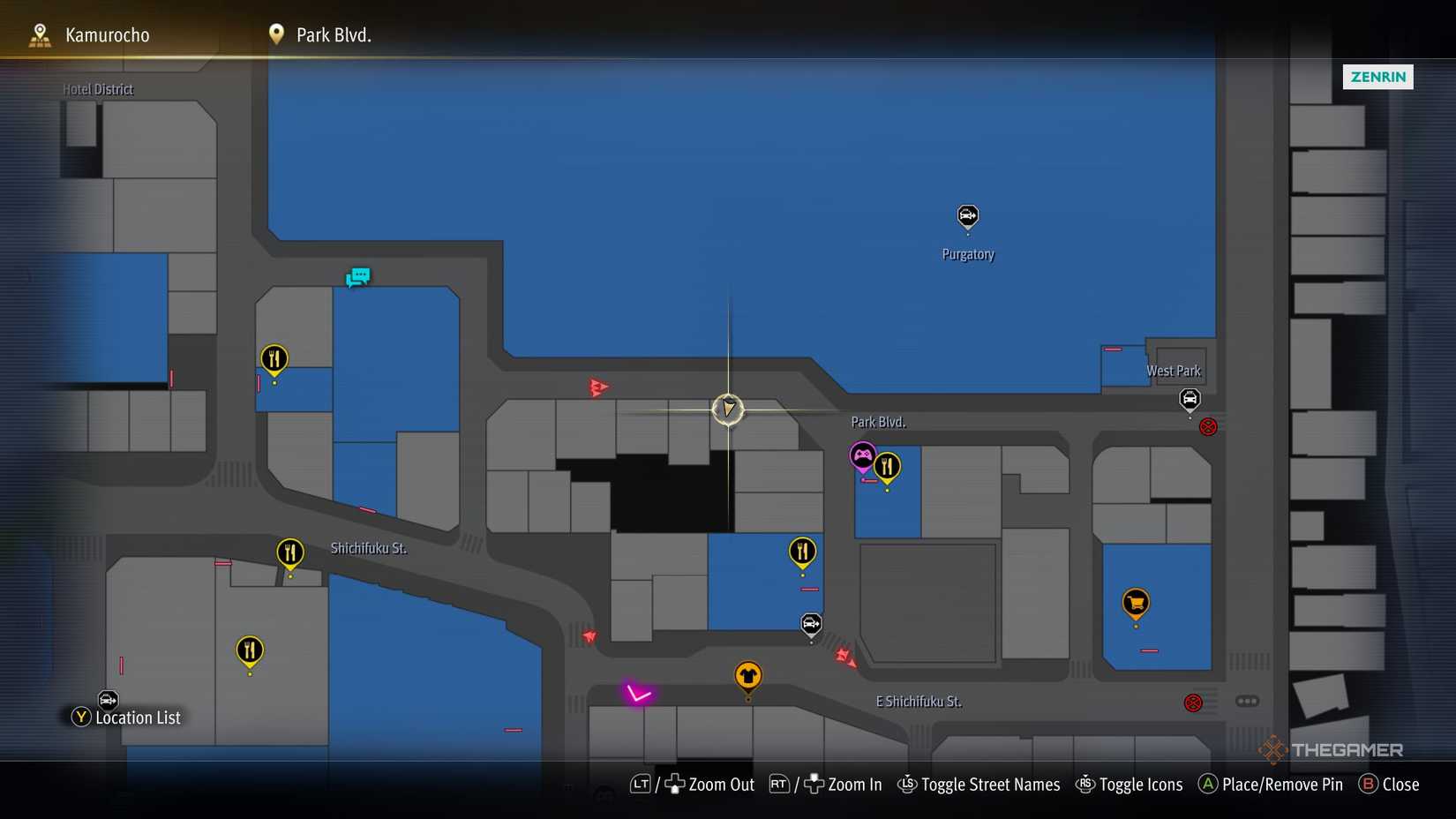Open the clothing shop icon near E Shichifuku St.

pyautogui.click(x=748, y=675)
